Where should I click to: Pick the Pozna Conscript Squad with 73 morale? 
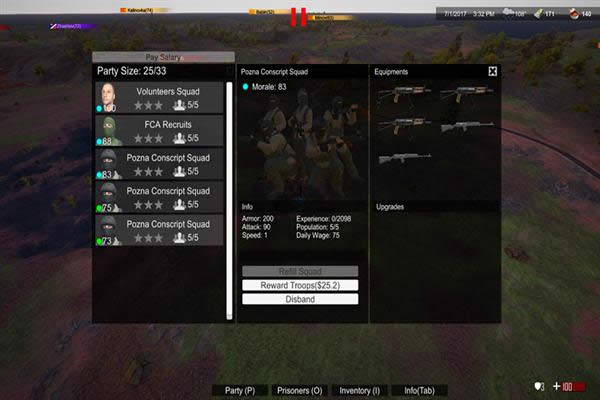(160, 230)
